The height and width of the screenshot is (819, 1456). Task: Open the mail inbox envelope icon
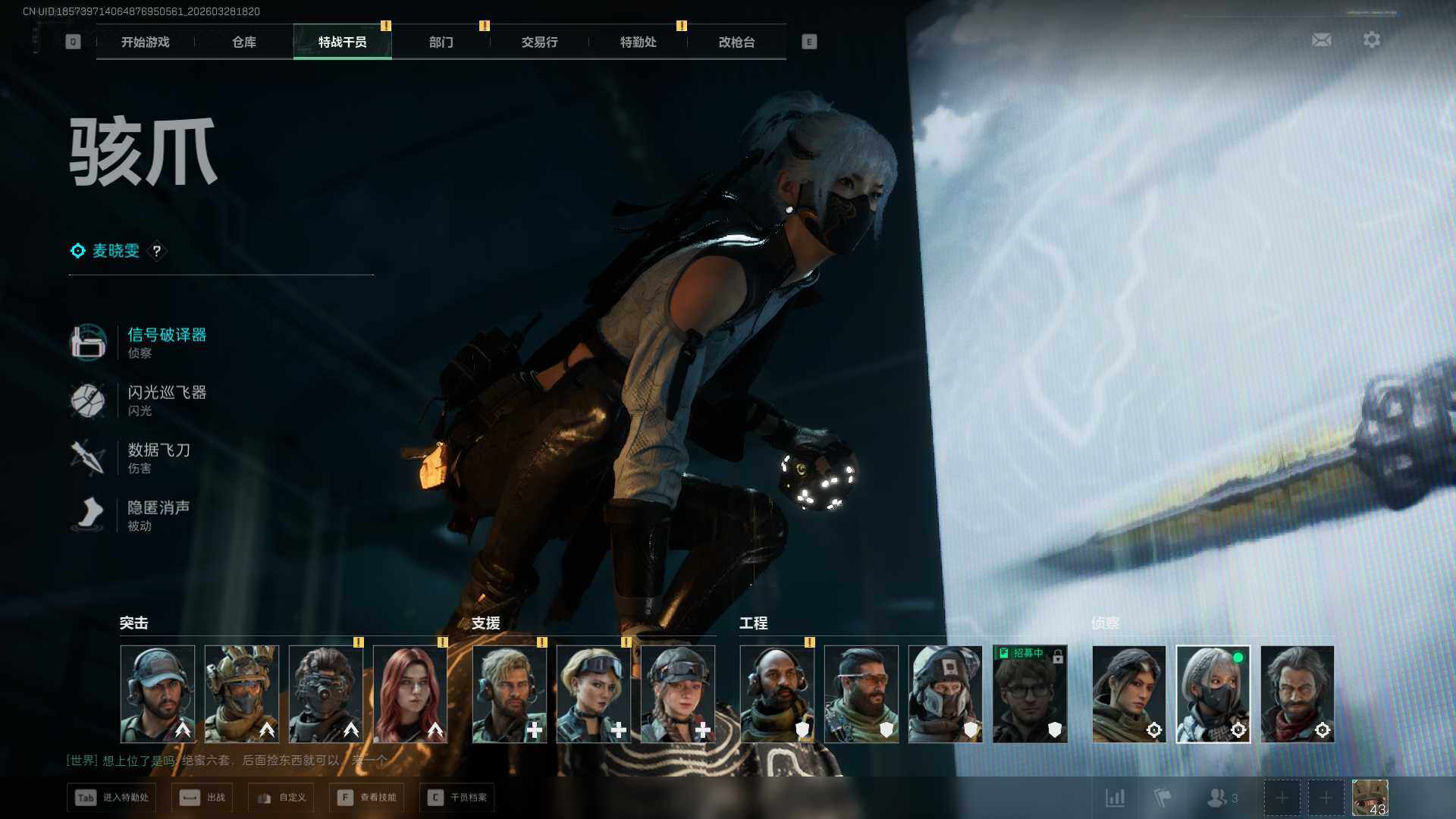click(x=1321, y=39)
